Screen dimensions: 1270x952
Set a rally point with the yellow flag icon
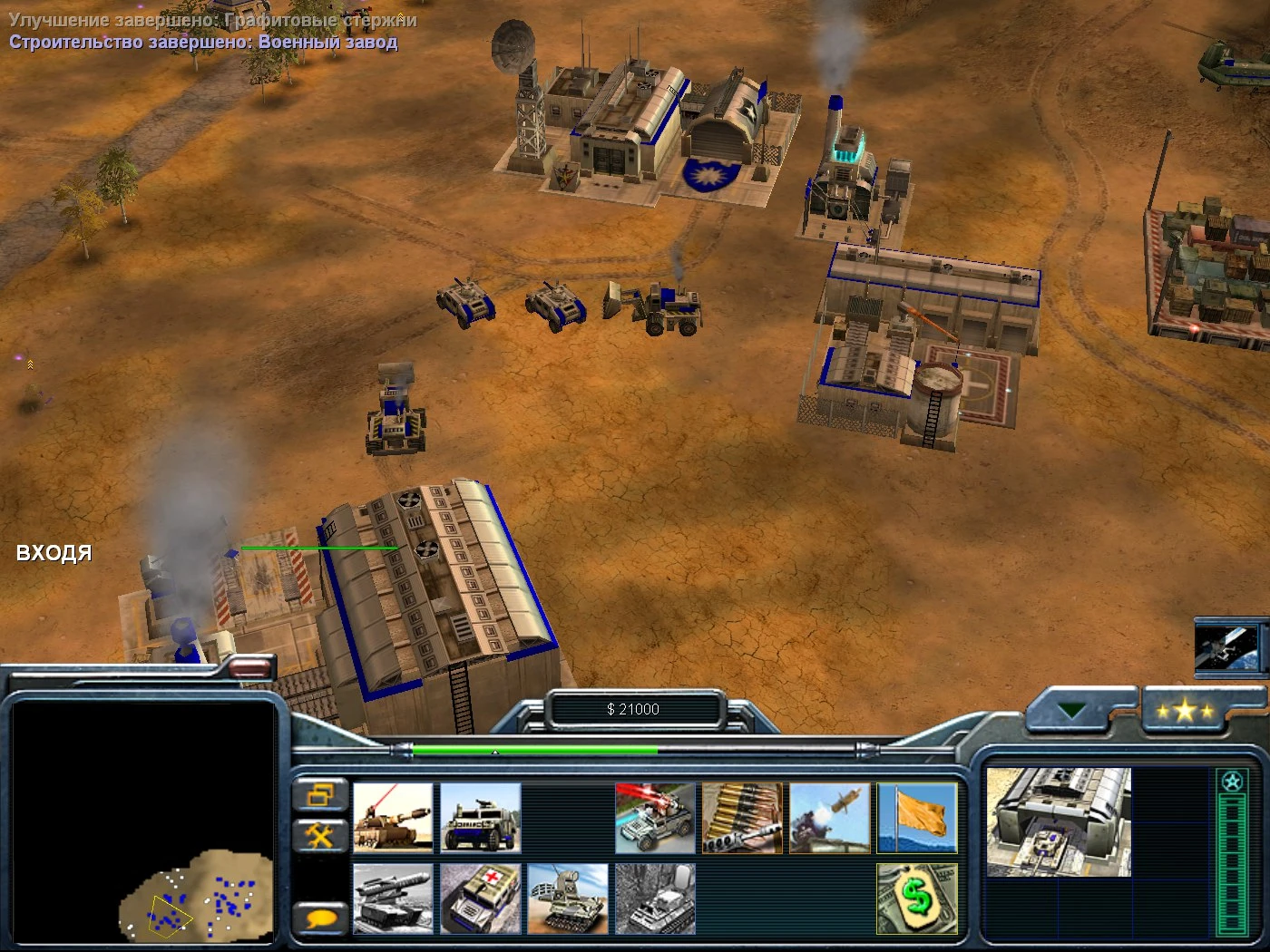click(917, 816)
